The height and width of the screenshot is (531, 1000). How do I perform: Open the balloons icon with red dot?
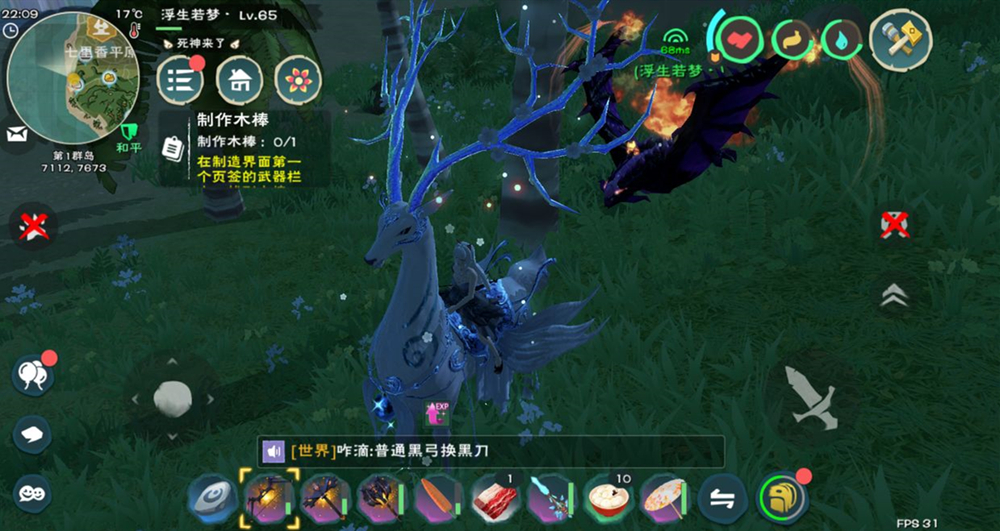coord(31,375)
